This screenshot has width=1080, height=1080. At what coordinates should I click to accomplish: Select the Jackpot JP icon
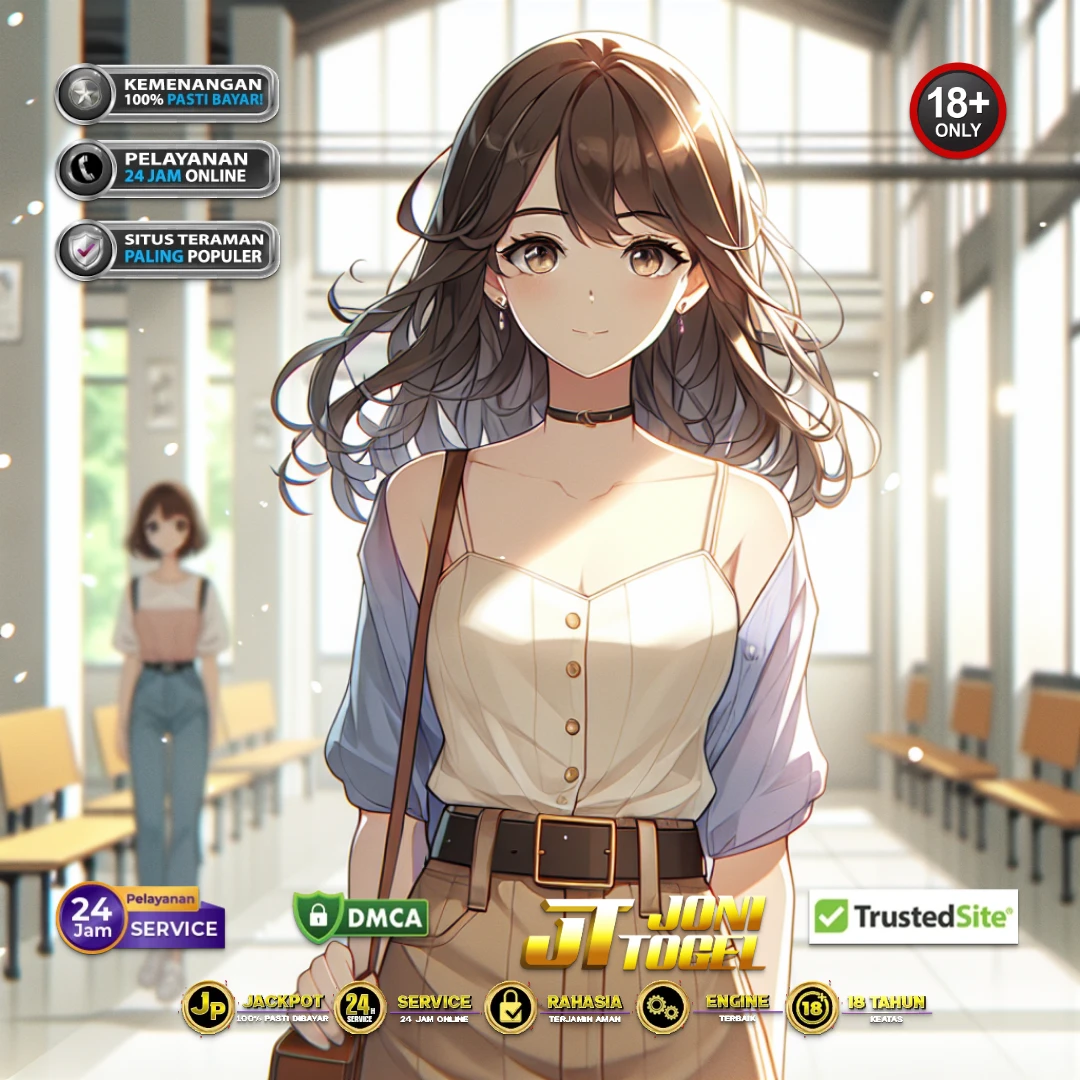pos(207,1007)
